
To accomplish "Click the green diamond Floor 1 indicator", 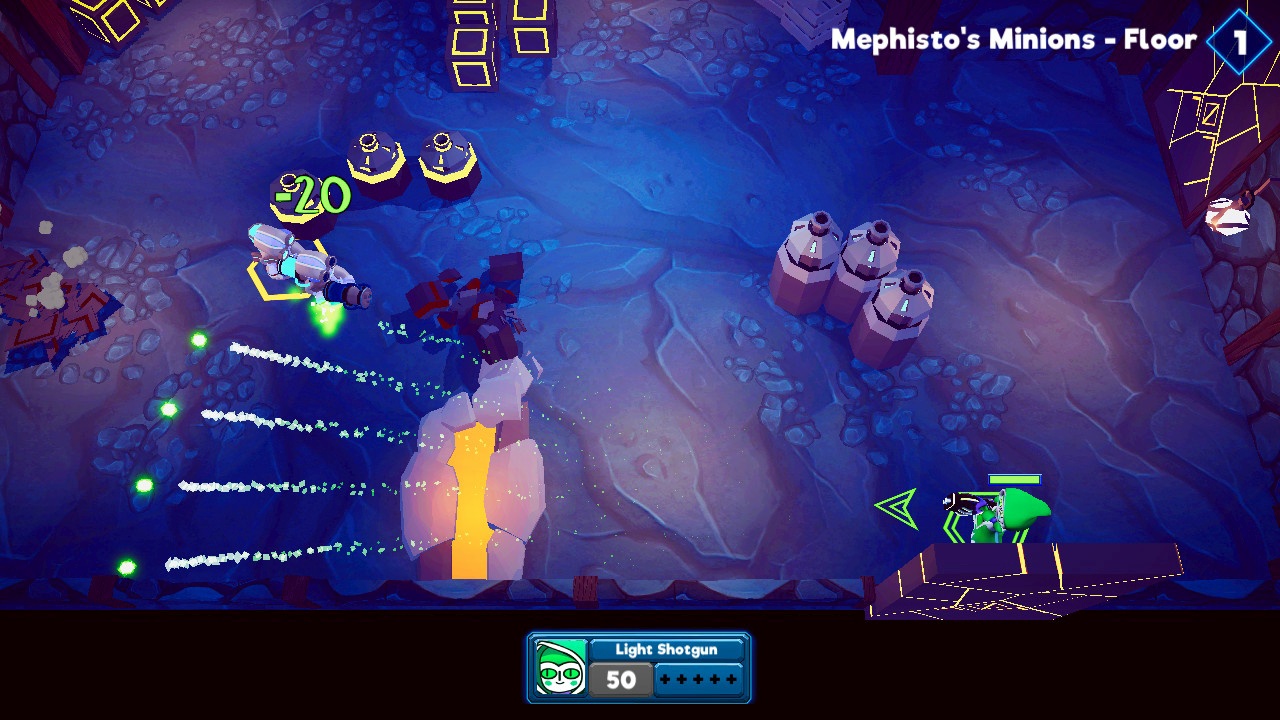I will [1237, 41].
